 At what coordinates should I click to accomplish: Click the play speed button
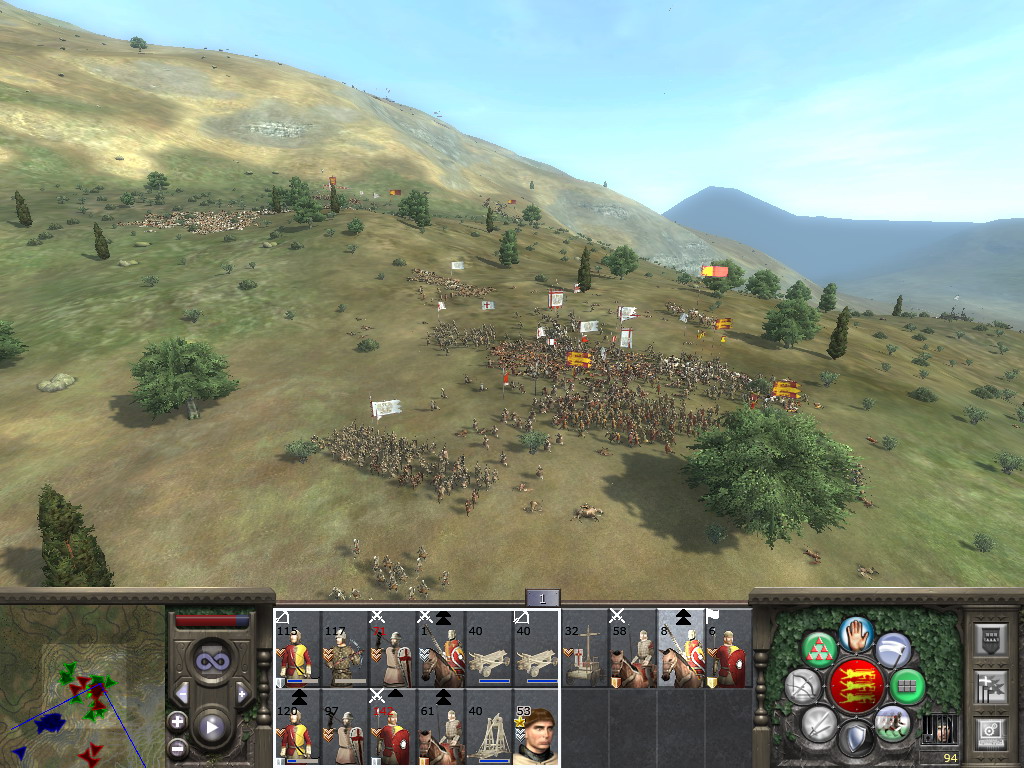point(211,727)
